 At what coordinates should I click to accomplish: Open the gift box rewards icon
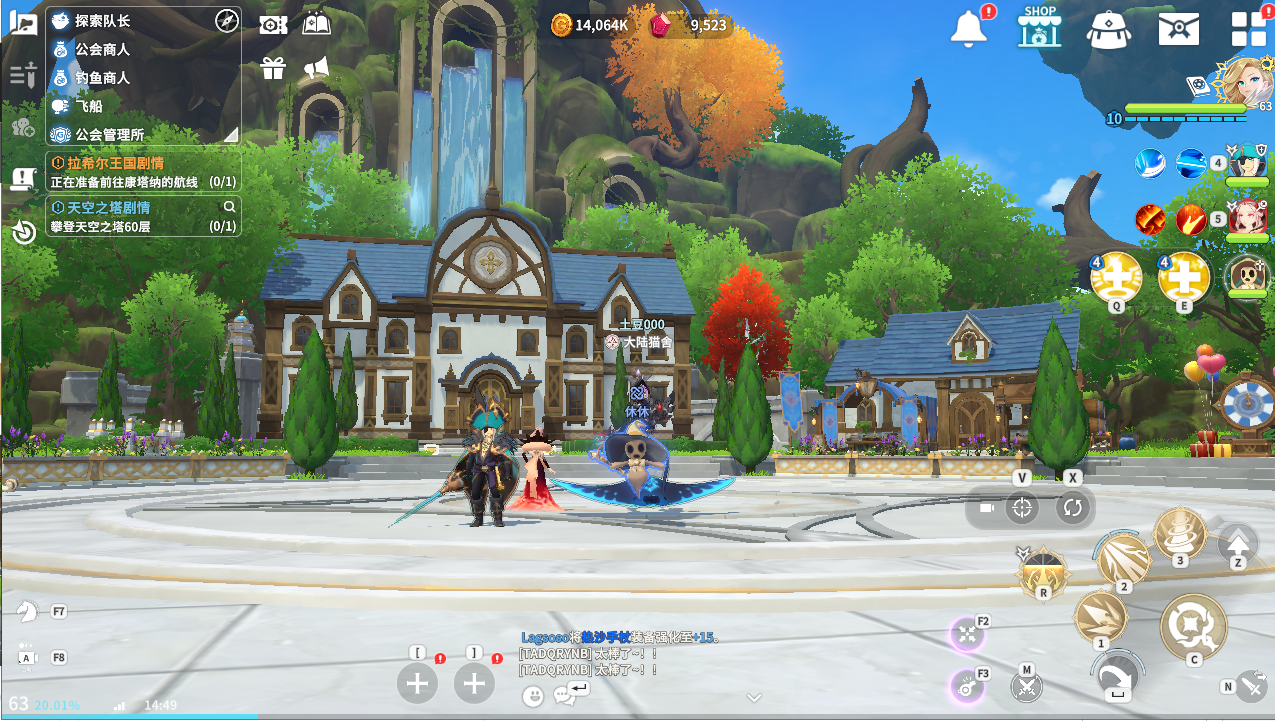point(272,68)
